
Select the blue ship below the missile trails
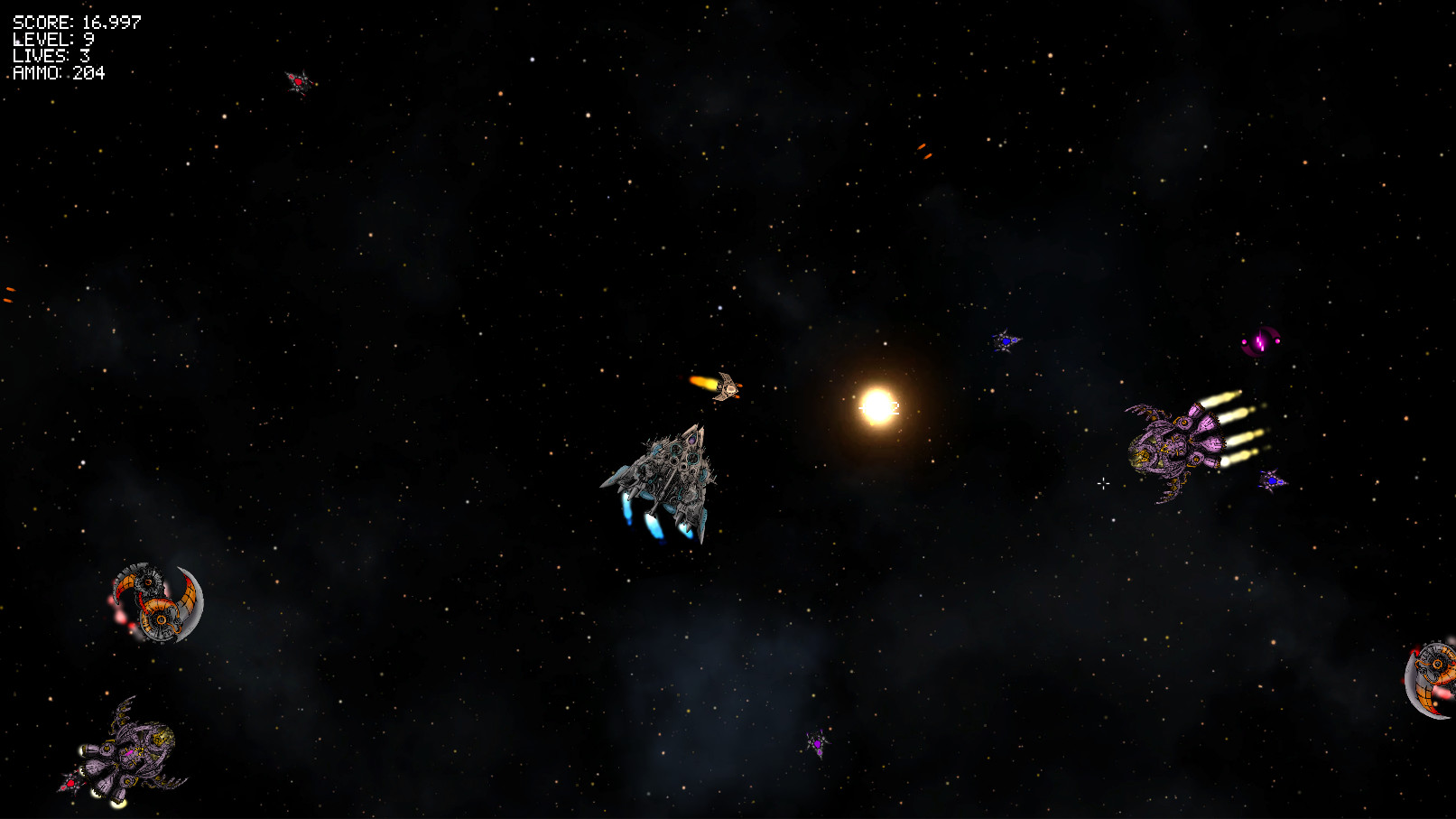point(1271,483)
